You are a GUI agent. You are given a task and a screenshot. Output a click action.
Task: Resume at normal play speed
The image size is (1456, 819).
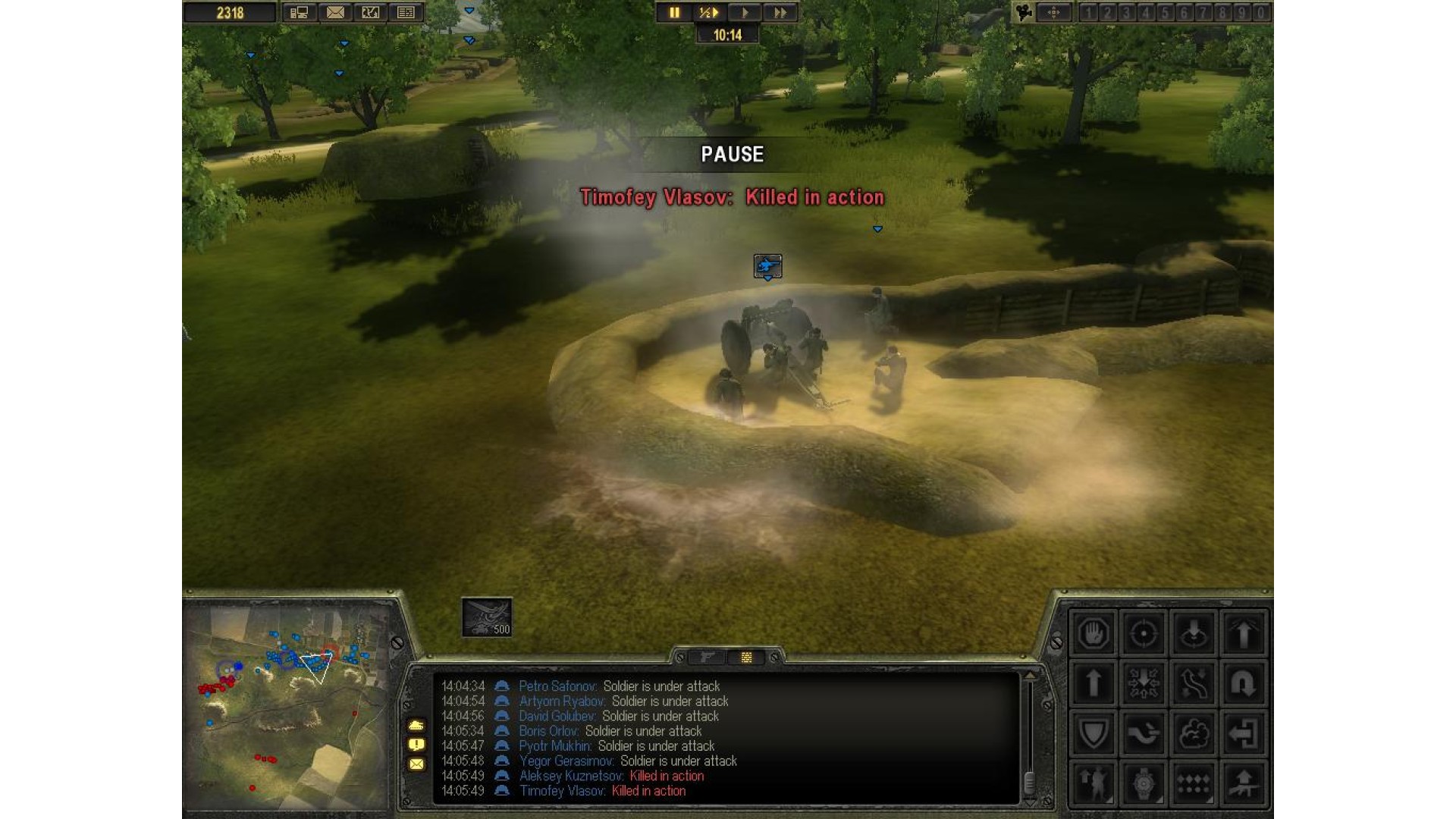(x=745, y=13)
